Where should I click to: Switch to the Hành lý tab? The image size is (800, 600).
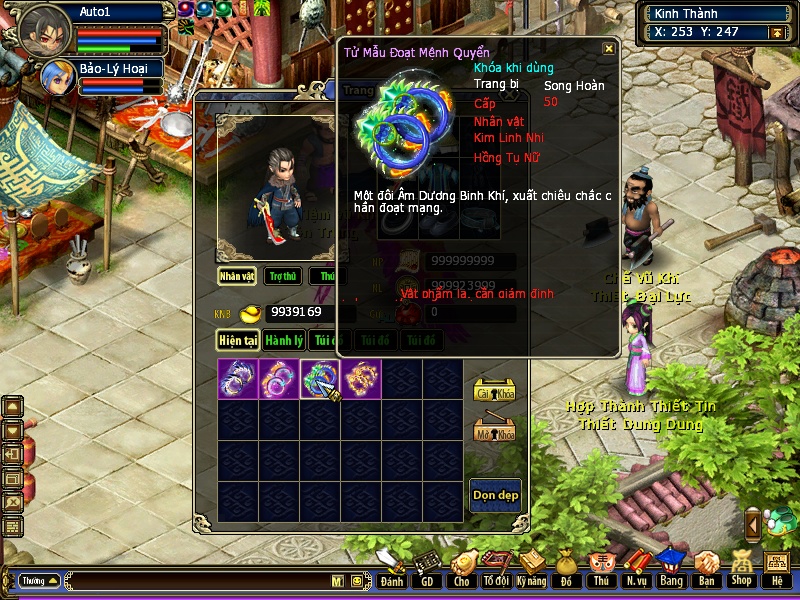click(x=284, y=340)
